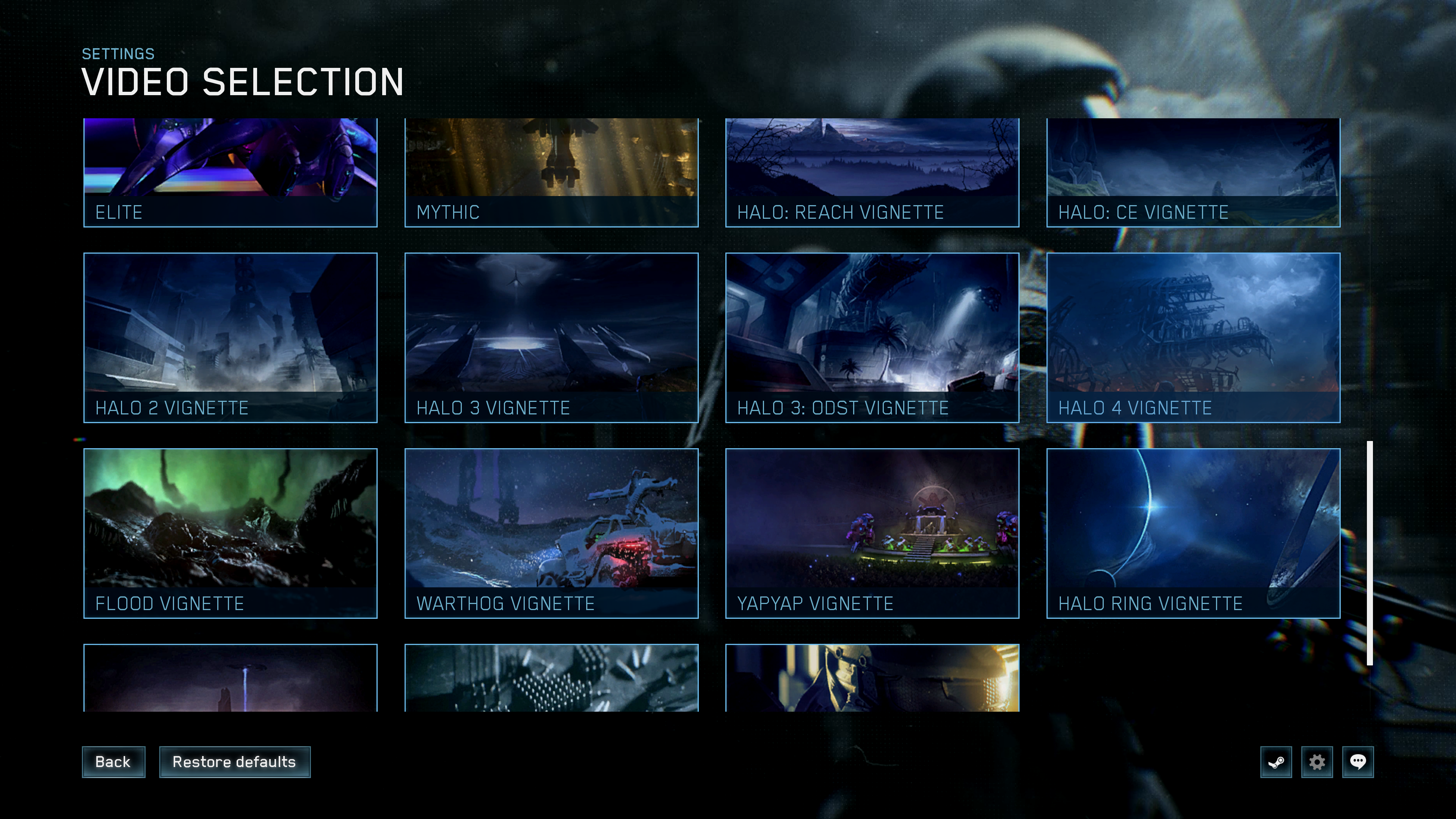Viewport: 1456px width, 819px height.
Task: Open the settings gear icon
Action: (x=1317, y=762)
